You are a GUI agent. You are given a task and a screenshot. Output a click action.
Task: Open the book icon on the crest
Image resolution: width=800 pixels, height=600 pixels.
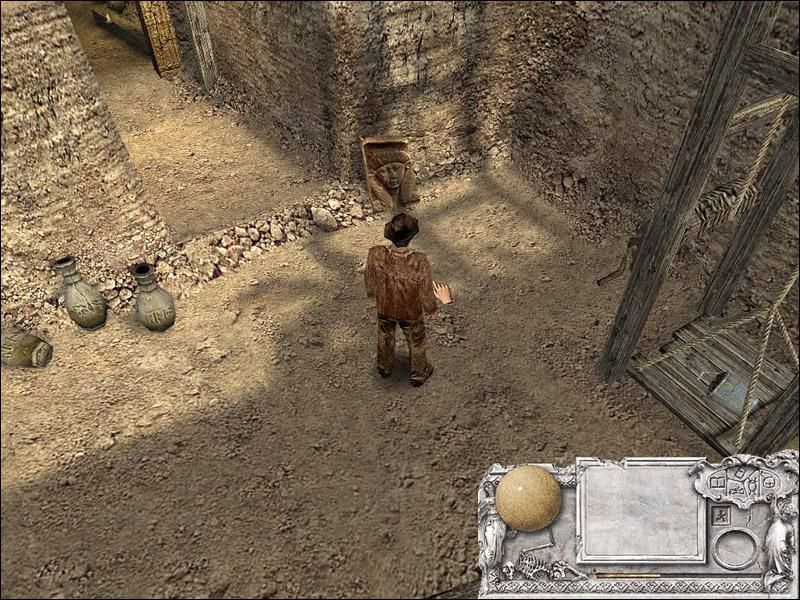[x=717, y=483]
